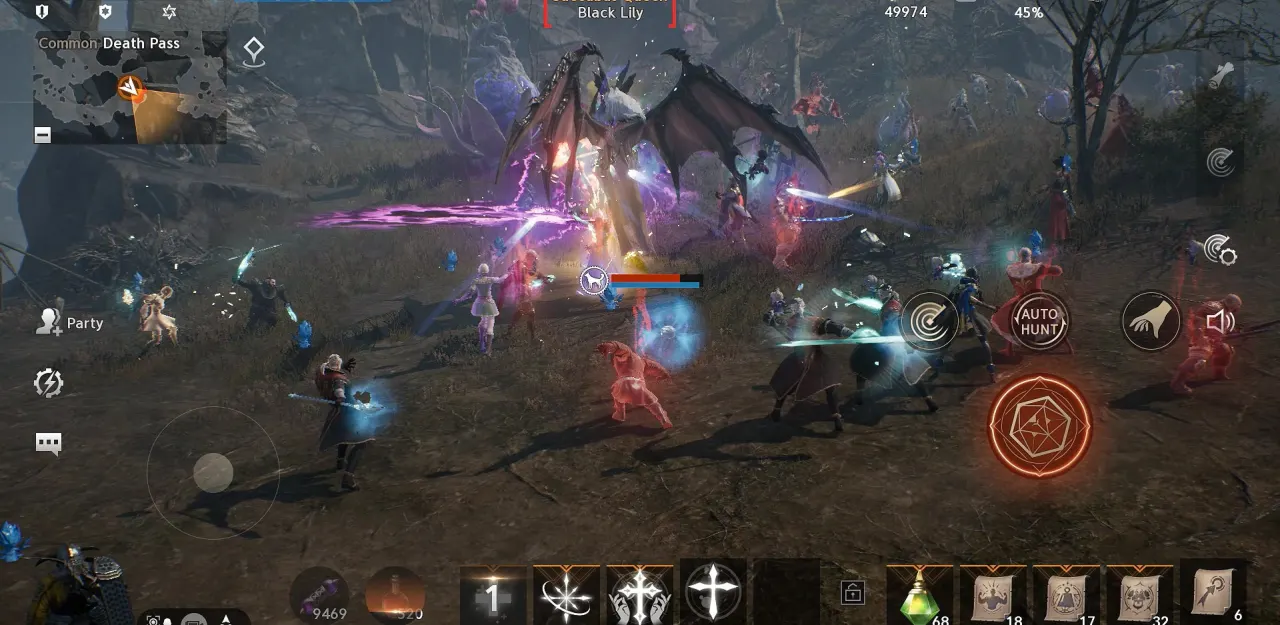
Task: Use the orange potion quick slot
Action: click(395, 595)
